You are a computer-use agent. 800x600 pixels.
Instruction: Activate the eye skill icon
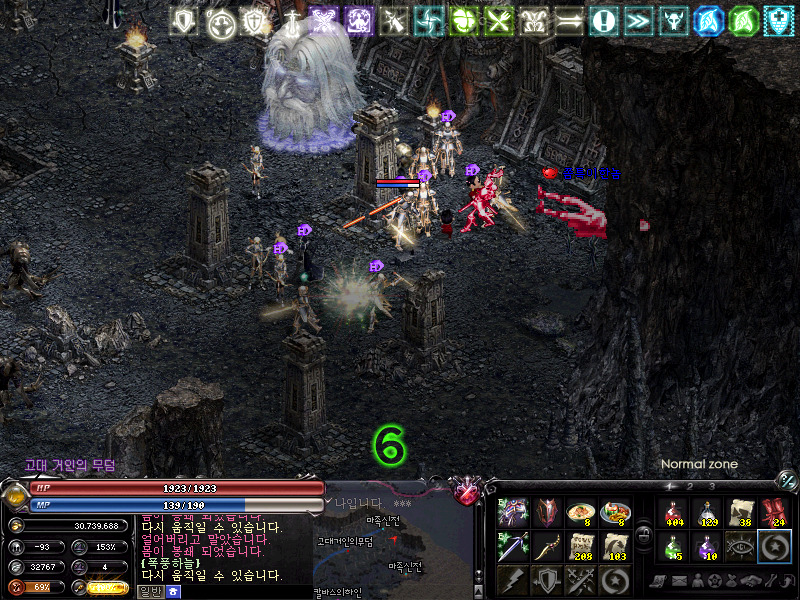click(741, 546)
